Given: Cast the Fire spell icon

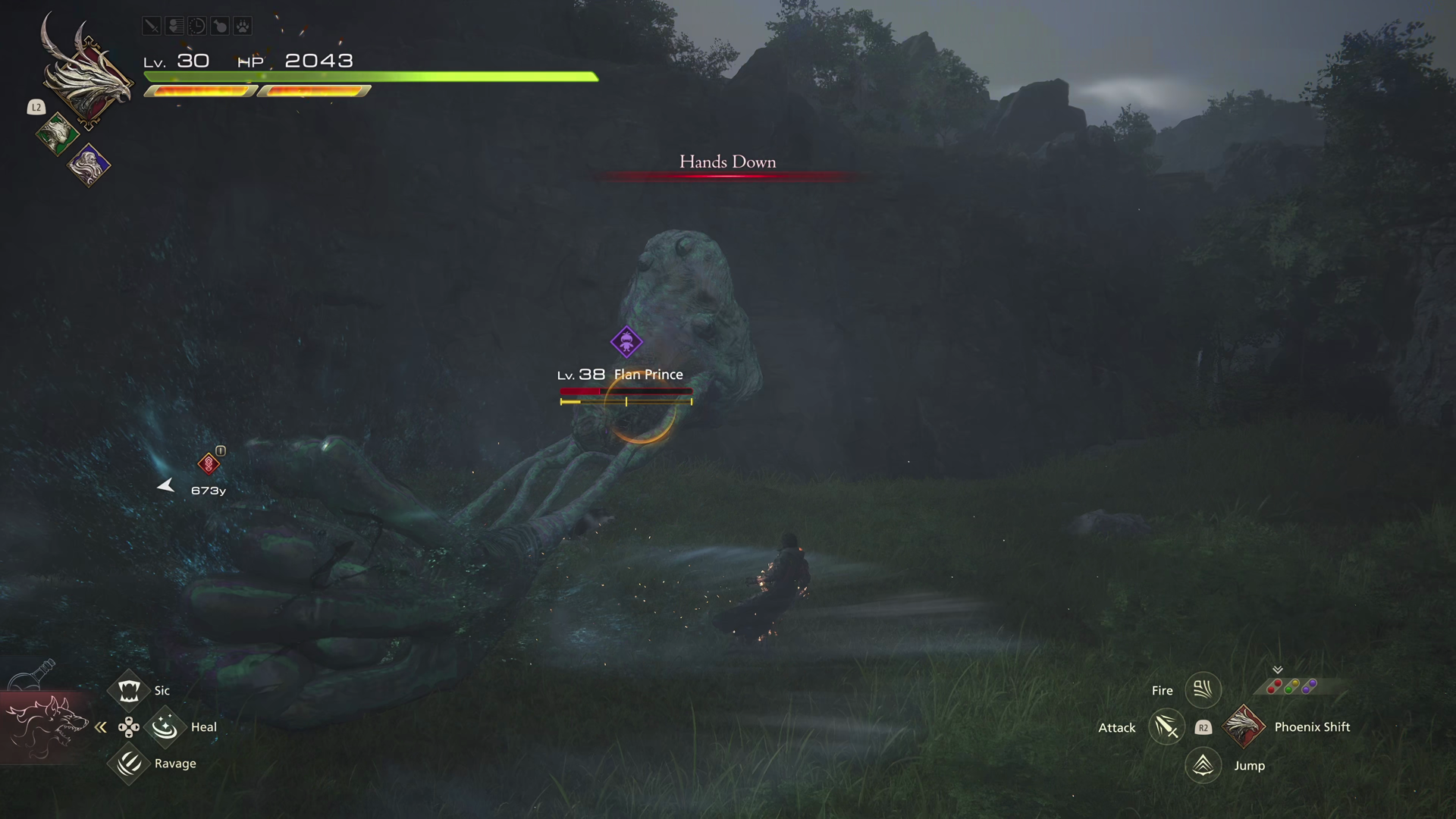Looking at the screenshot, I should pyautogui.click(x=1203, y=690).
